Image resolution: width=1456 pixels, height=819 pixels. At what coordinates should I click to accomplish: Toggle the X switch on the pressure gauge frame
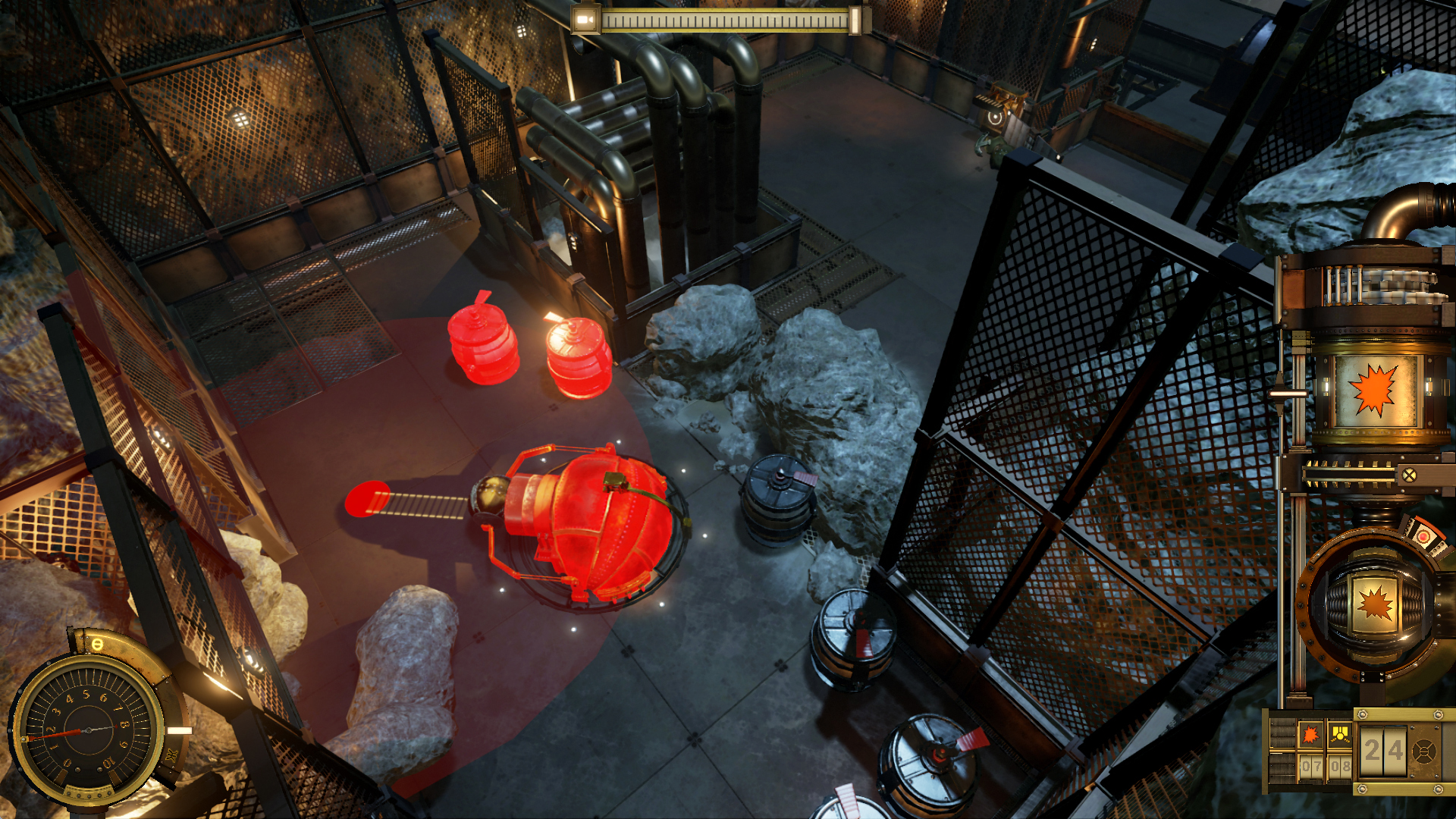170,753
